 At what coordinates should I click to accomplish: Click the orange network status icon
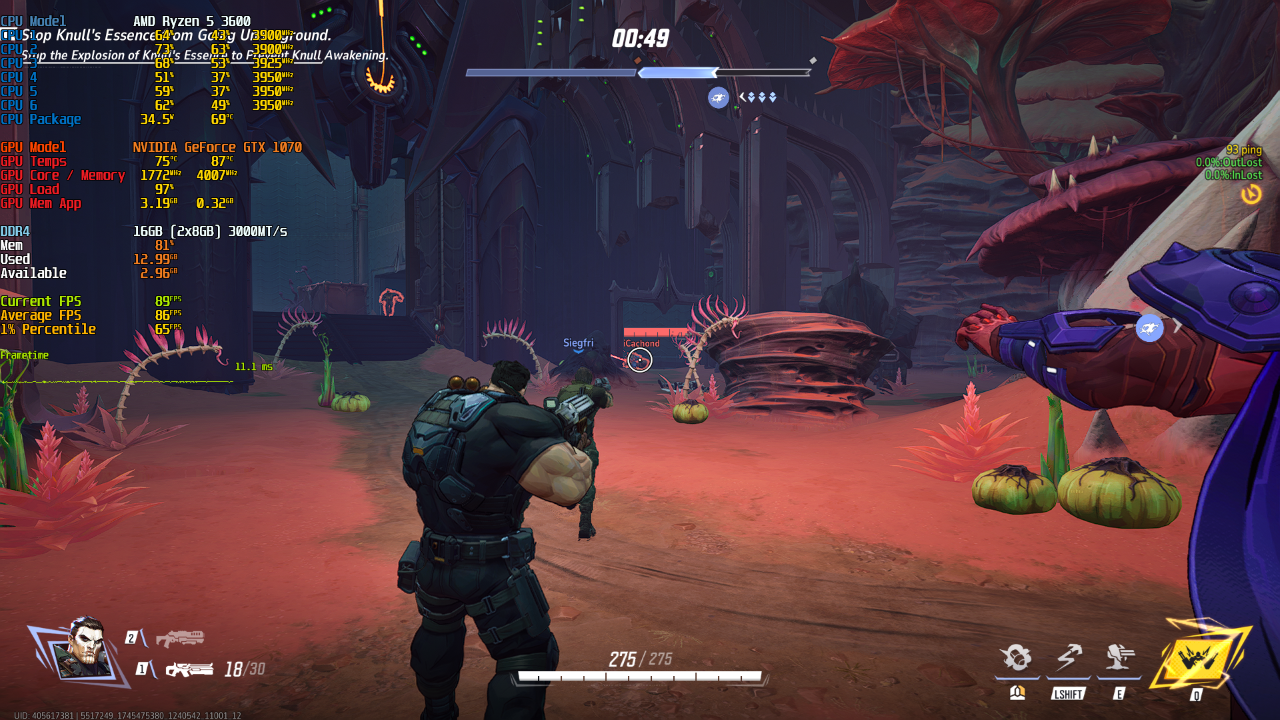click(x=1251, y=194)
